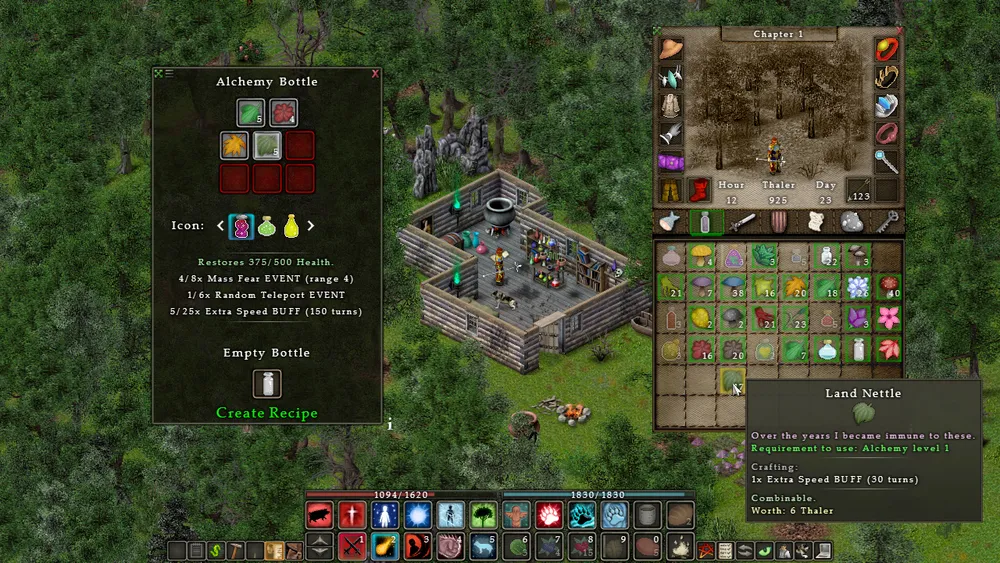The height and width of the screenshot is (563, 1000).
Task: Close the Chapter 1 inventory panel
Action: click(897, 32)
